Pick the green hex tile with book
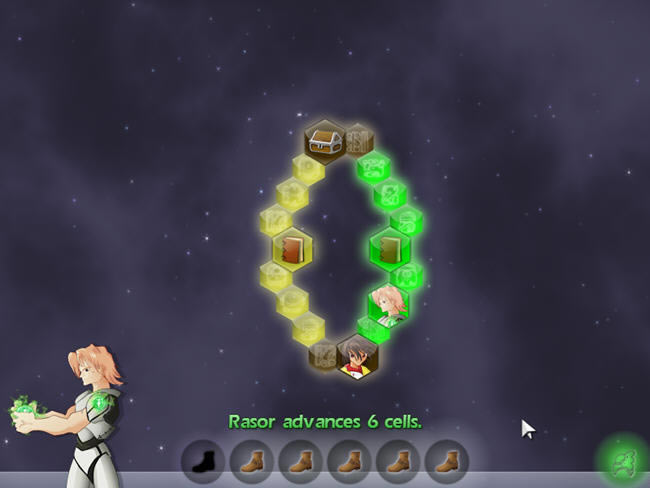 pos(389,248)
